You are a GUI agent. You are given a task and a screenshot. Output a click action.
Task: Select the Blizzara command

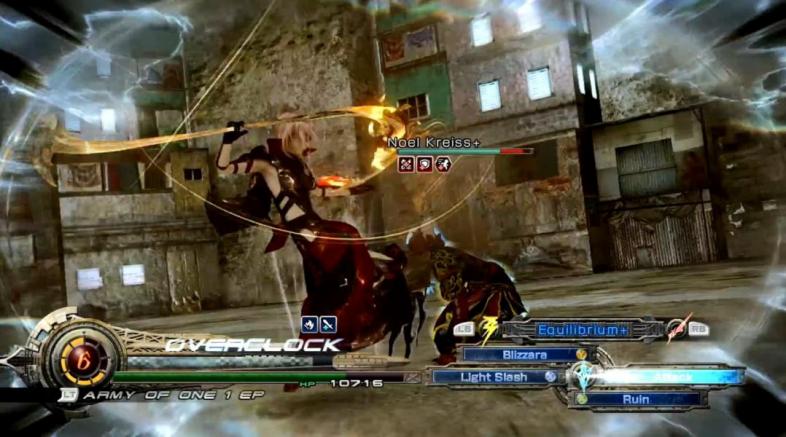[x=523, y=354]
